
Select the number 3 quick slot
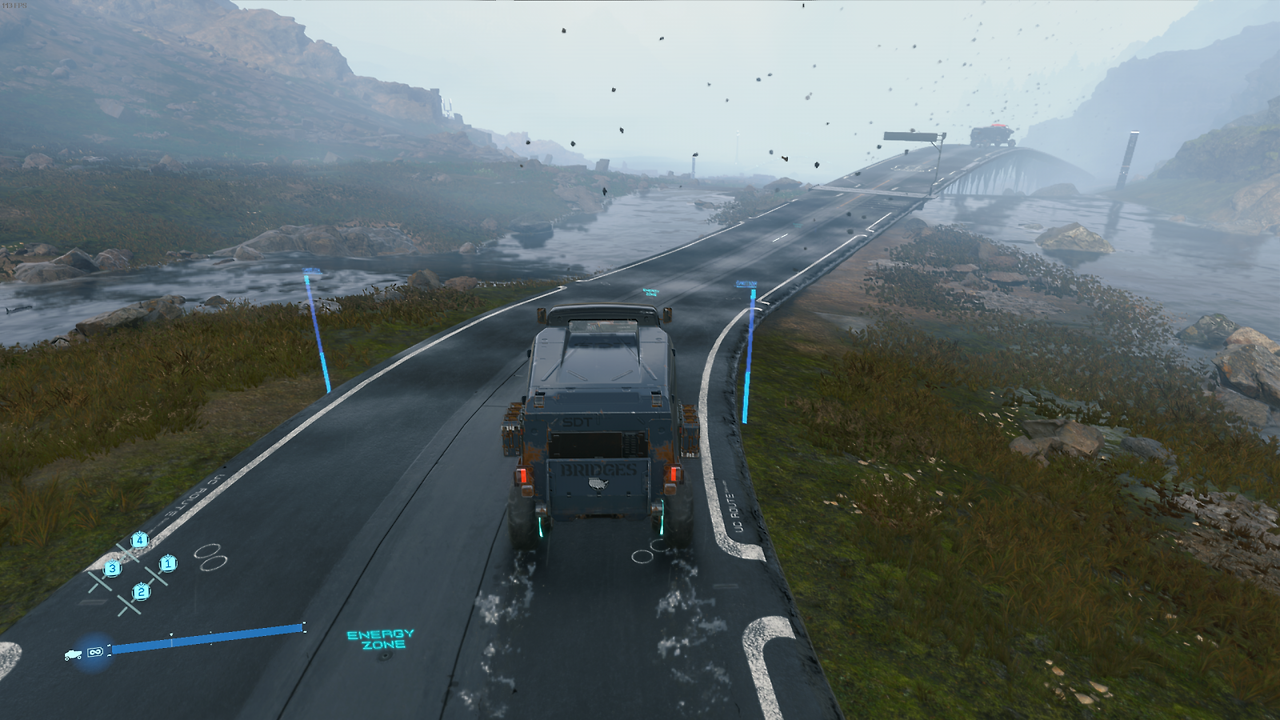click(112, 569)
